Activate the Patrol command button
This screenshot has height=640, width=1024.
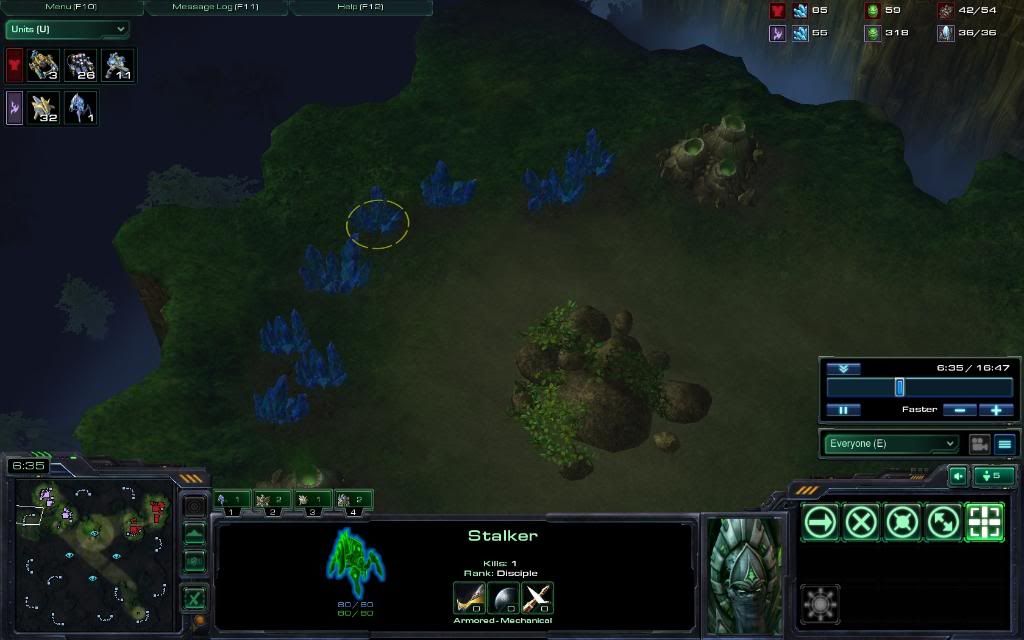tap(943, 521)
